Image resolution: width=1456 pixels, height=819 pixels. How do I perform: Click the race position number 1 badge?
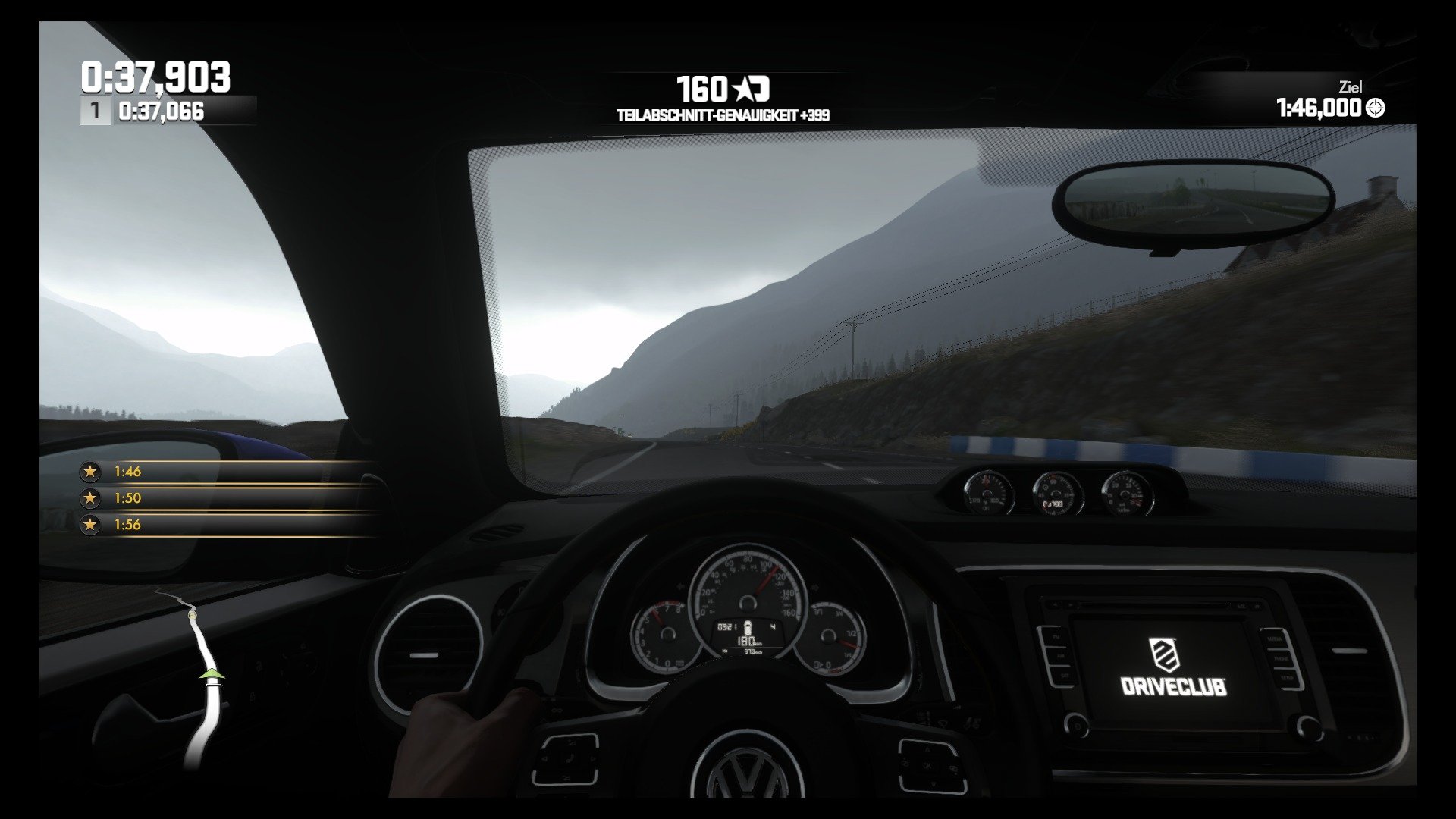tap(94, 111)
